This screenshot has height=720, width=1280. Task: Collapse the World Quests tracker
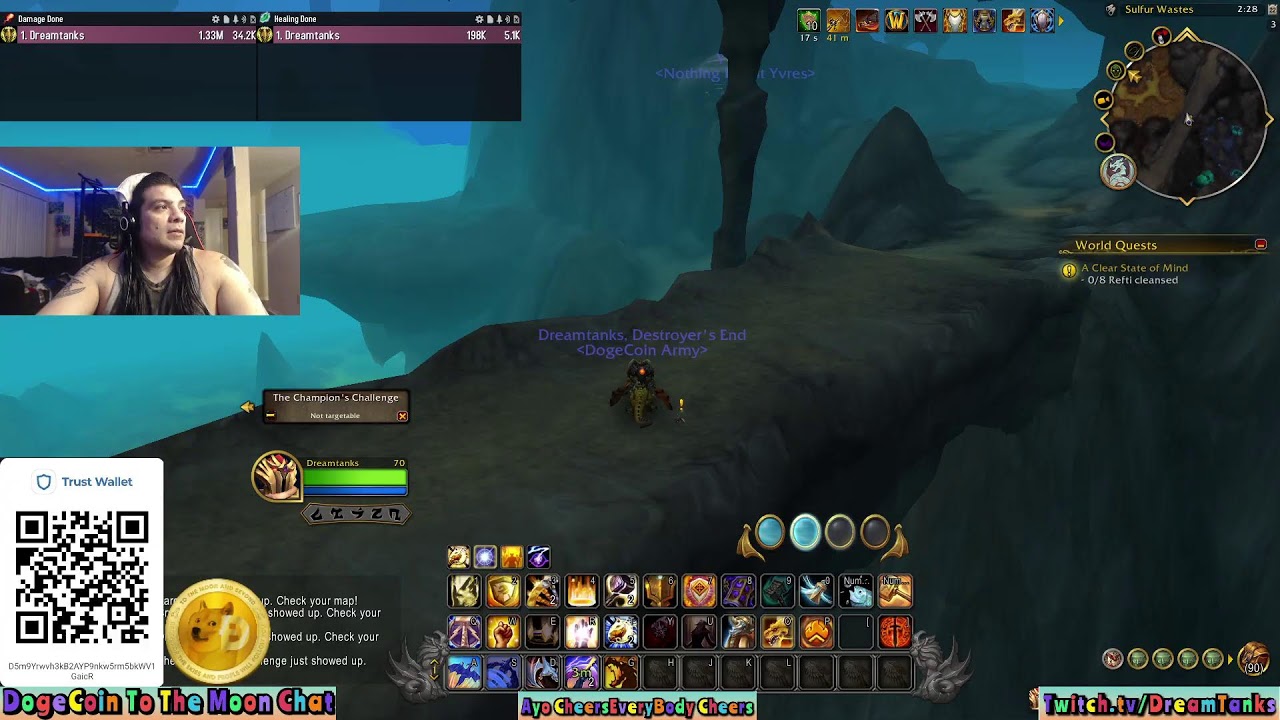1260,245
